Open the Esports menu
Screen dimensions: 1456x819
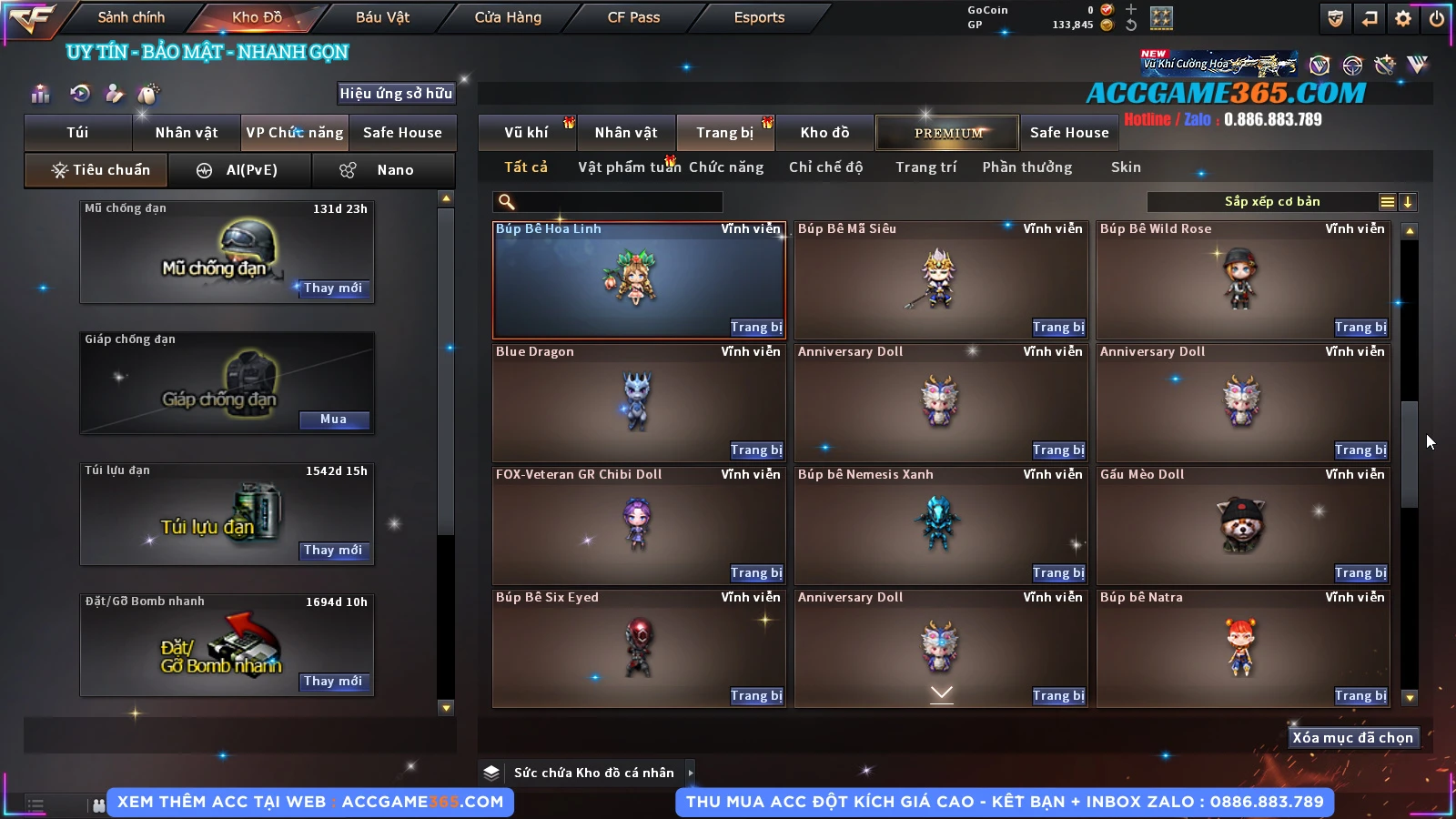coord(759,17)
